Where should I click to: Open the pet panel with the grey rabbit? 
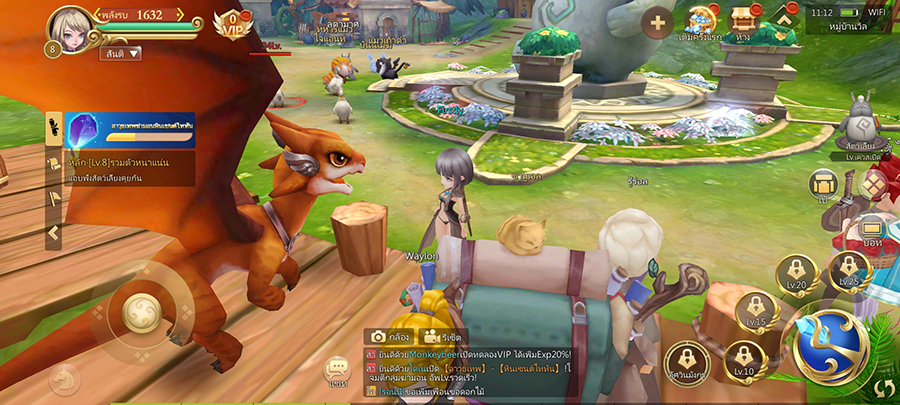click(857, 125)
